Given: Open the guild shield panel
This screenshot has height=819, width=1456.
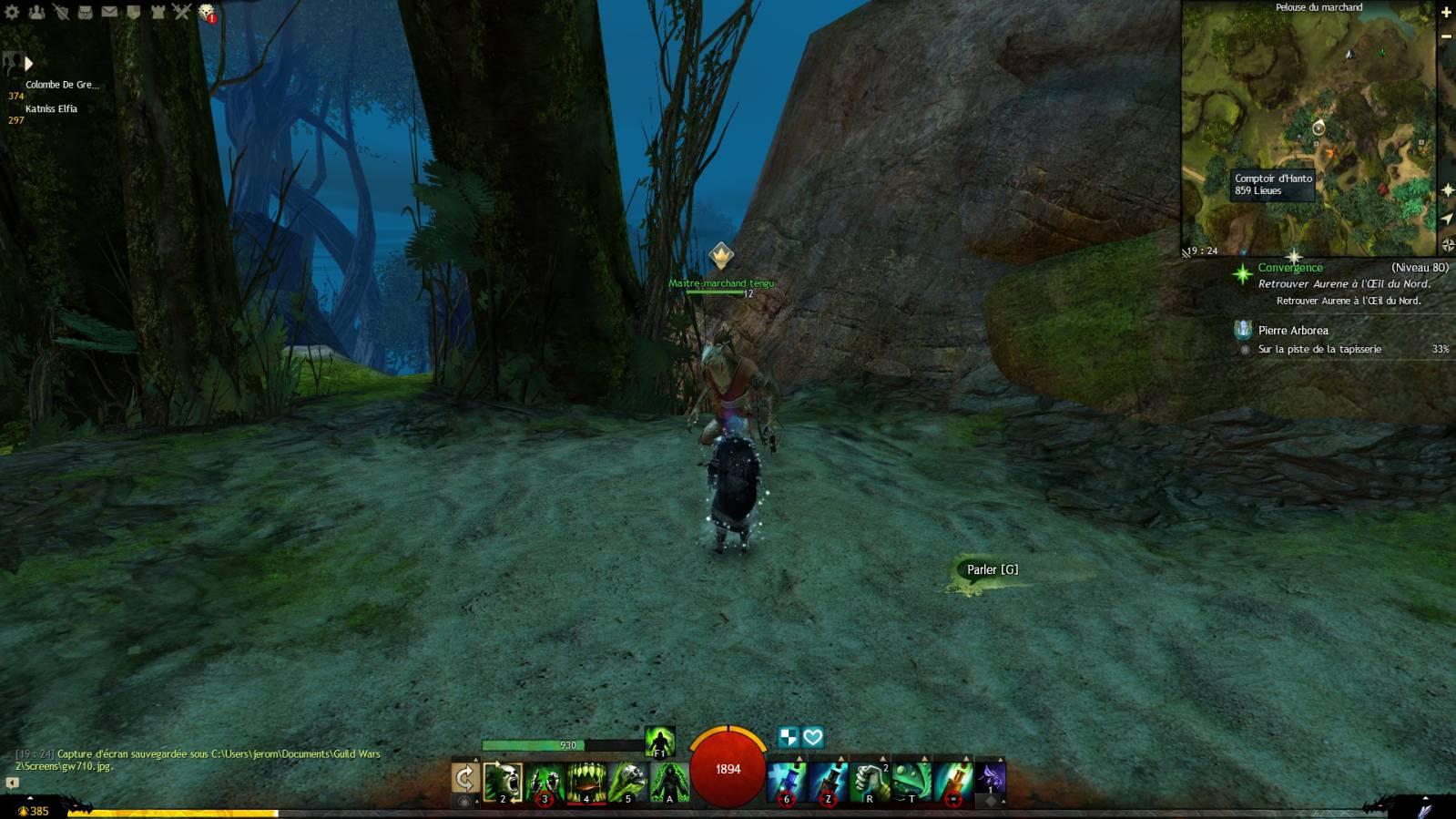Looking at the screenshot, I should tap(134, 12).
